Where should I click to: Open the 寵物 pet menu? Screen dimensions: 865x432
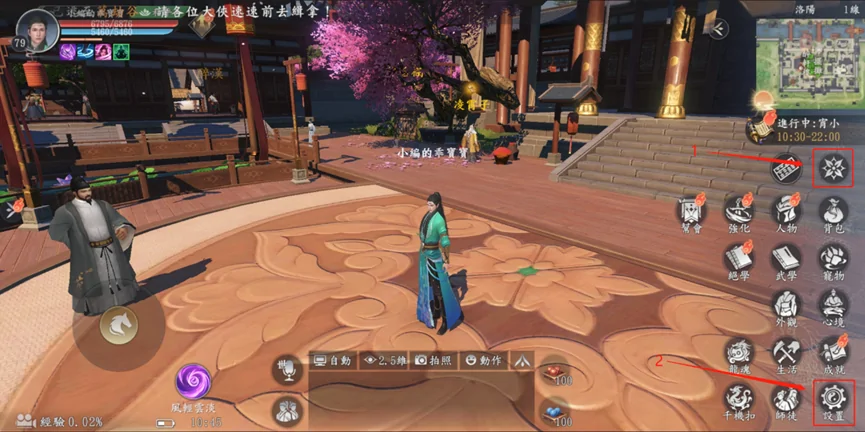point(833,258)
